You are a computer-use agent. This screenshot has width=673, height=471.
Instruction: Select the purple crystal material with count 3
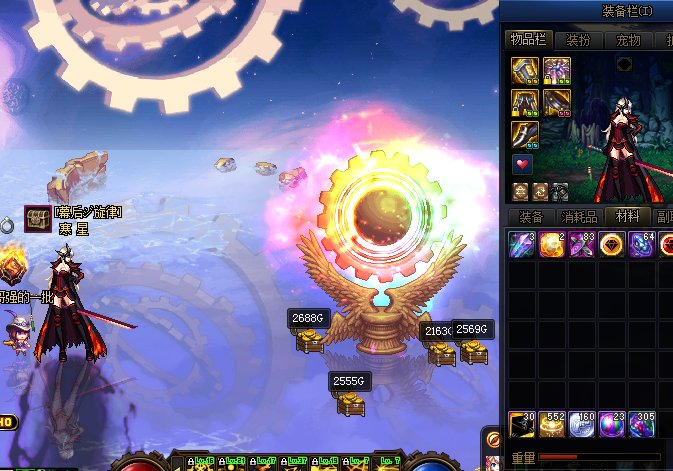(x=522, y=244)
